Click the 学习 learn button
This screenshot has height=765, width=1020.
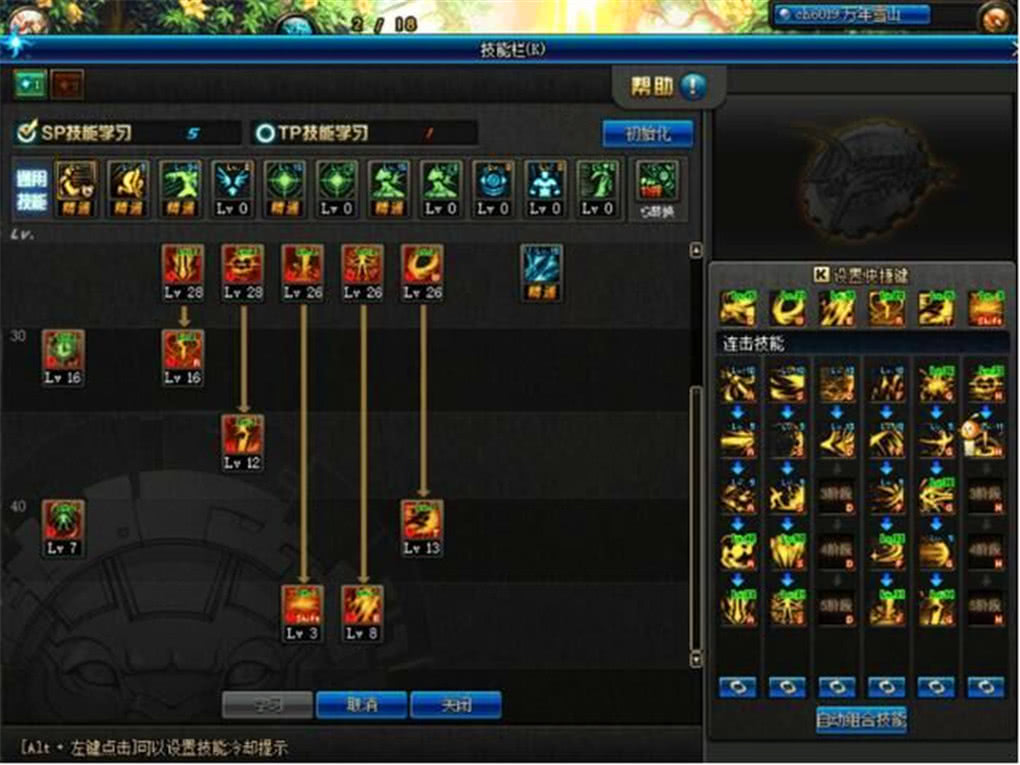(x=267, y=704)
